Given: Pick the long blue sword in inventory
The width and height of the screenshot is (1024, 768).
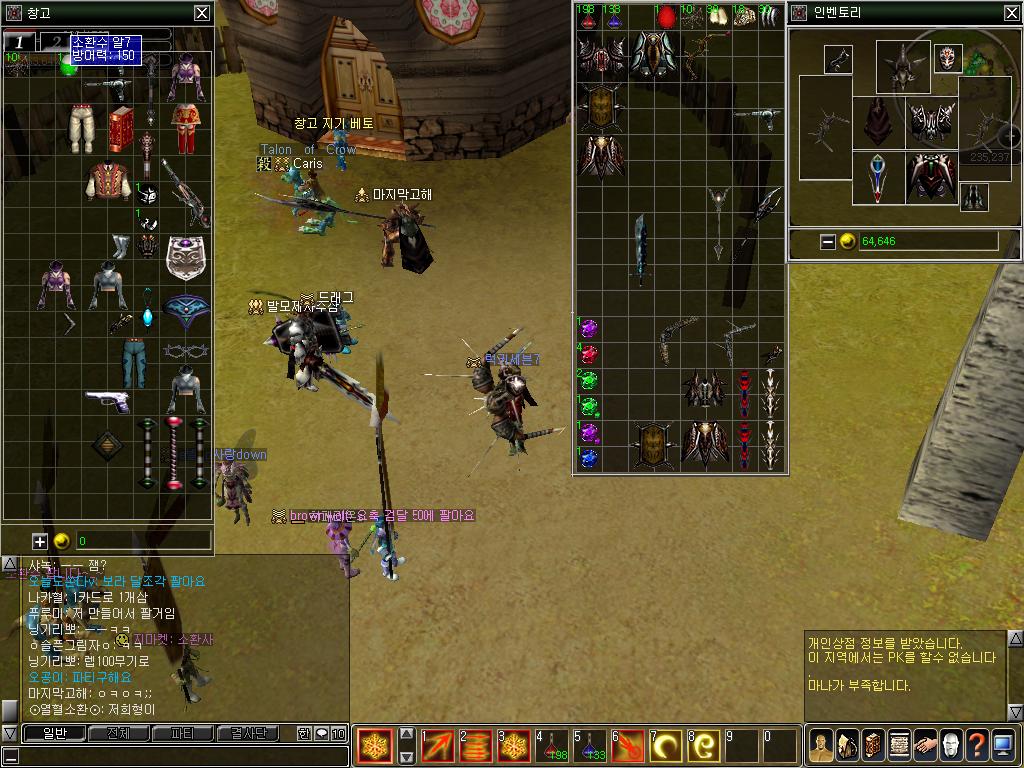Looking at the screenshot, I should [641, 250].
